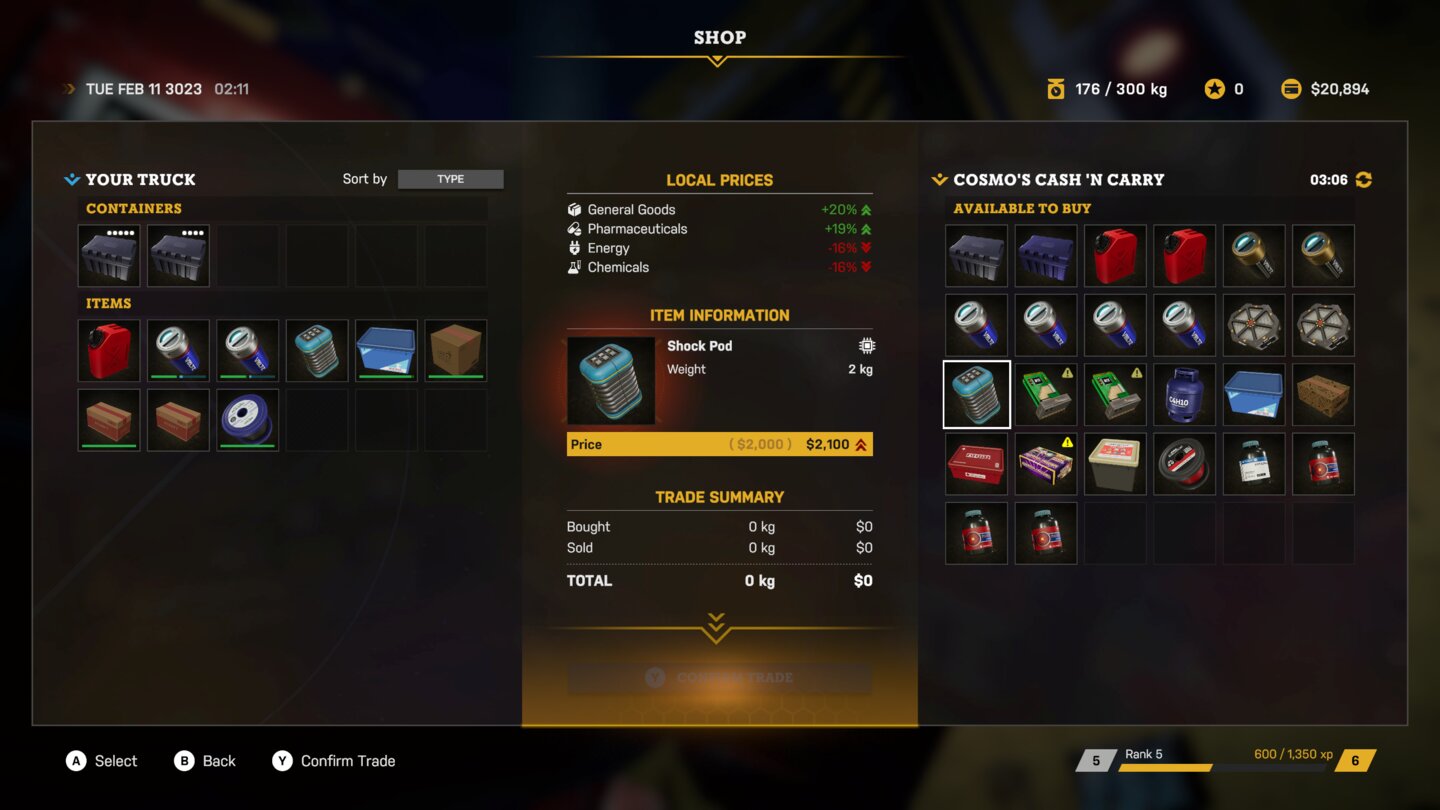Click the hexagonal air filter item in the shop
Image resolution: width=1440 pixels, height=810 pixels.
1253,324
